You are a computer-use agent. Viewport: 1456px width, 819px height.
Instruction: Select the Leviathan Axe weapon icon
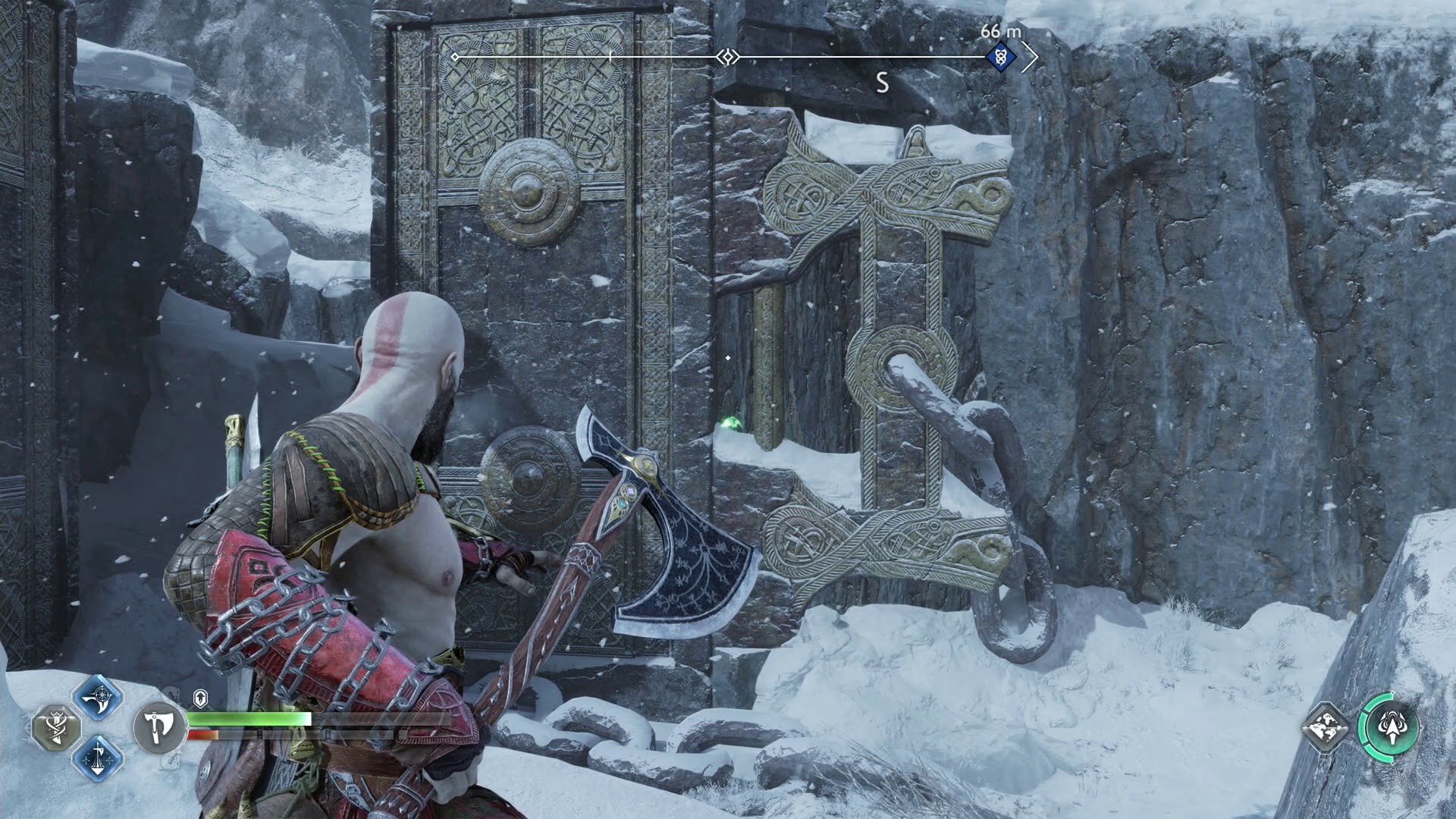[x=158, y=728]
